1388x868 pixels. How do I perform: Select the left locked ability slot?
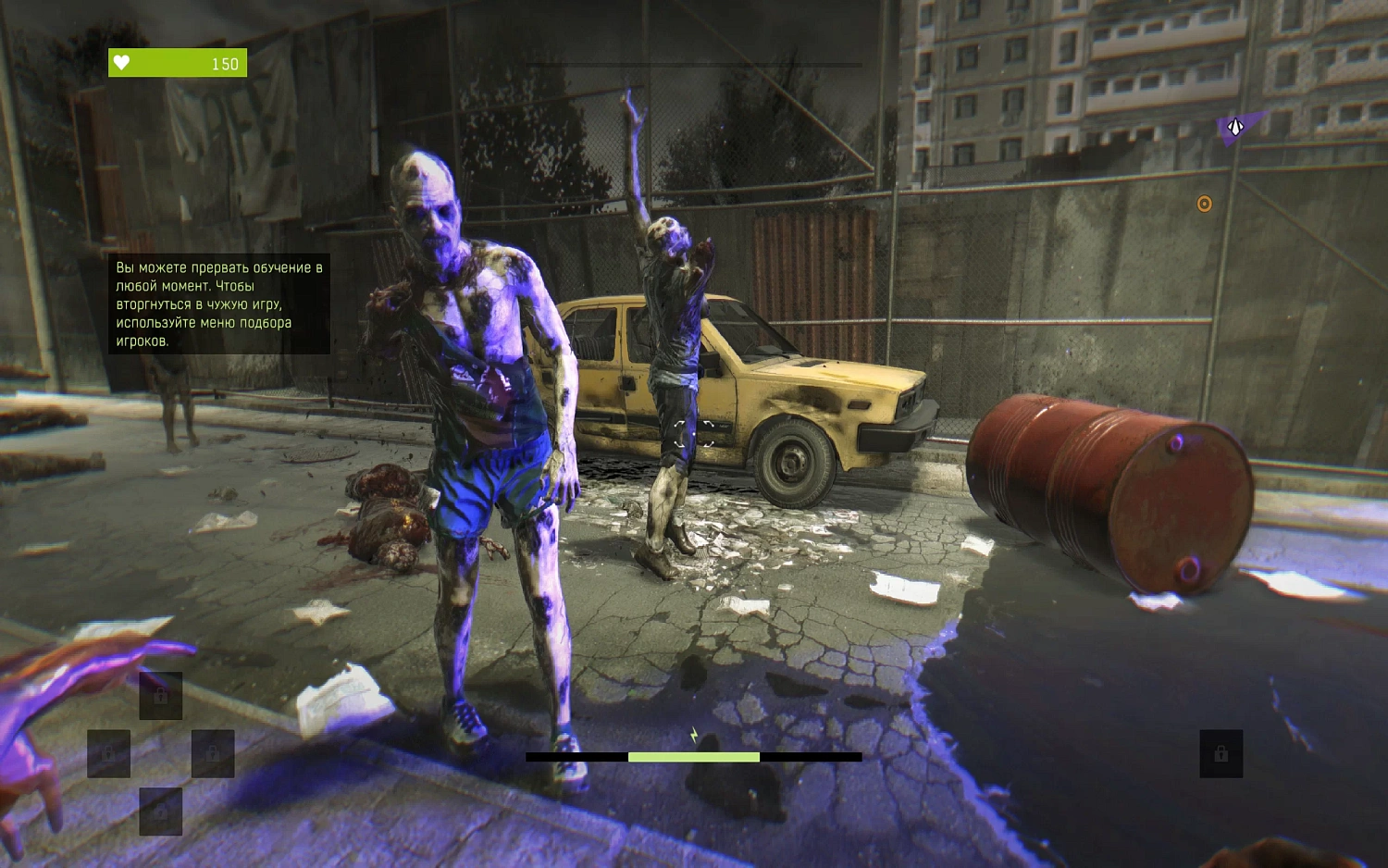click(x=111, y=751)
